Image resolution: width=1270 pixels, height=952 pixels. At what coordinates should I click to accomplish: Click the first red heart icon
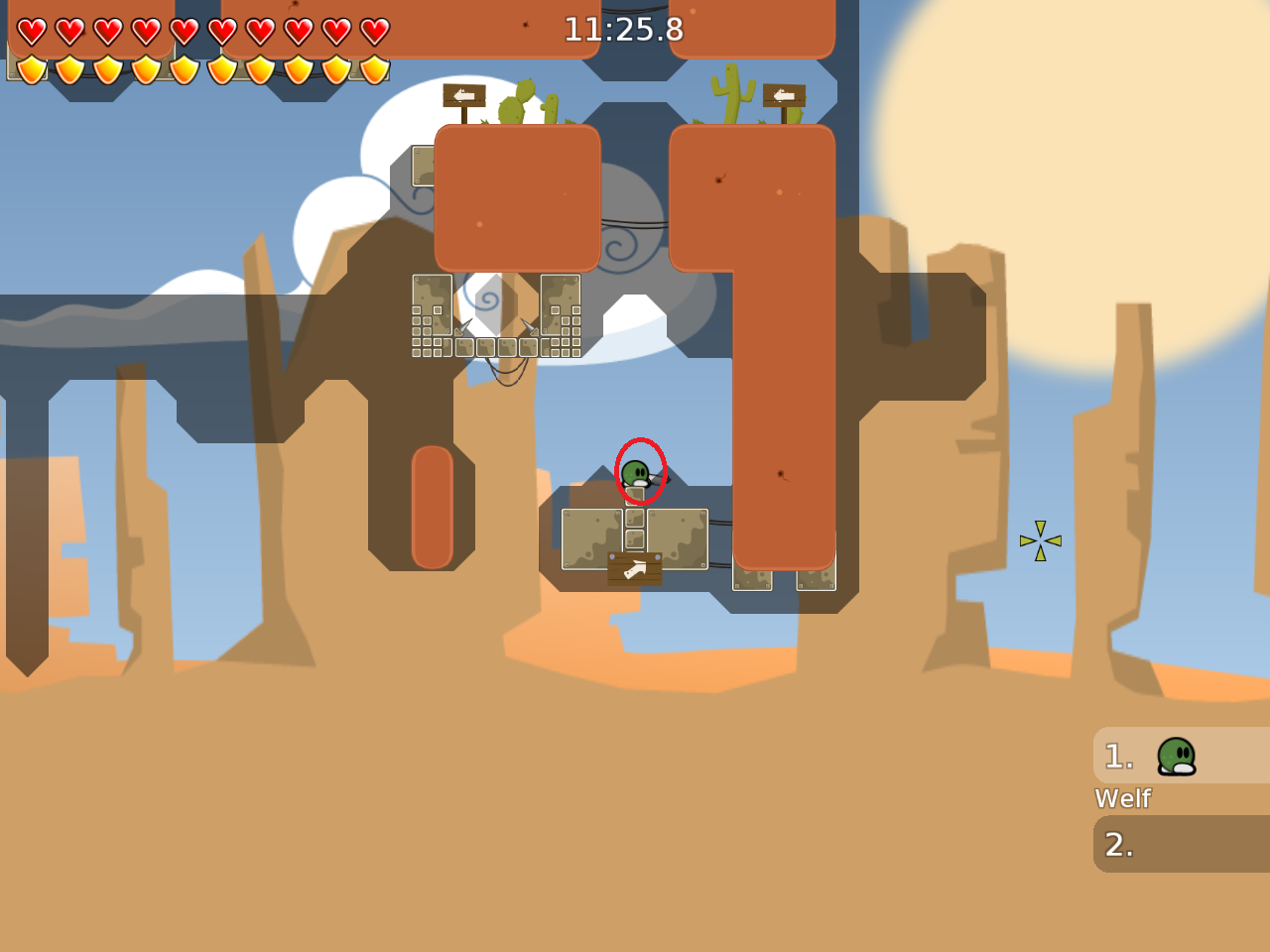pyautogui.click(x=30, y=30)
